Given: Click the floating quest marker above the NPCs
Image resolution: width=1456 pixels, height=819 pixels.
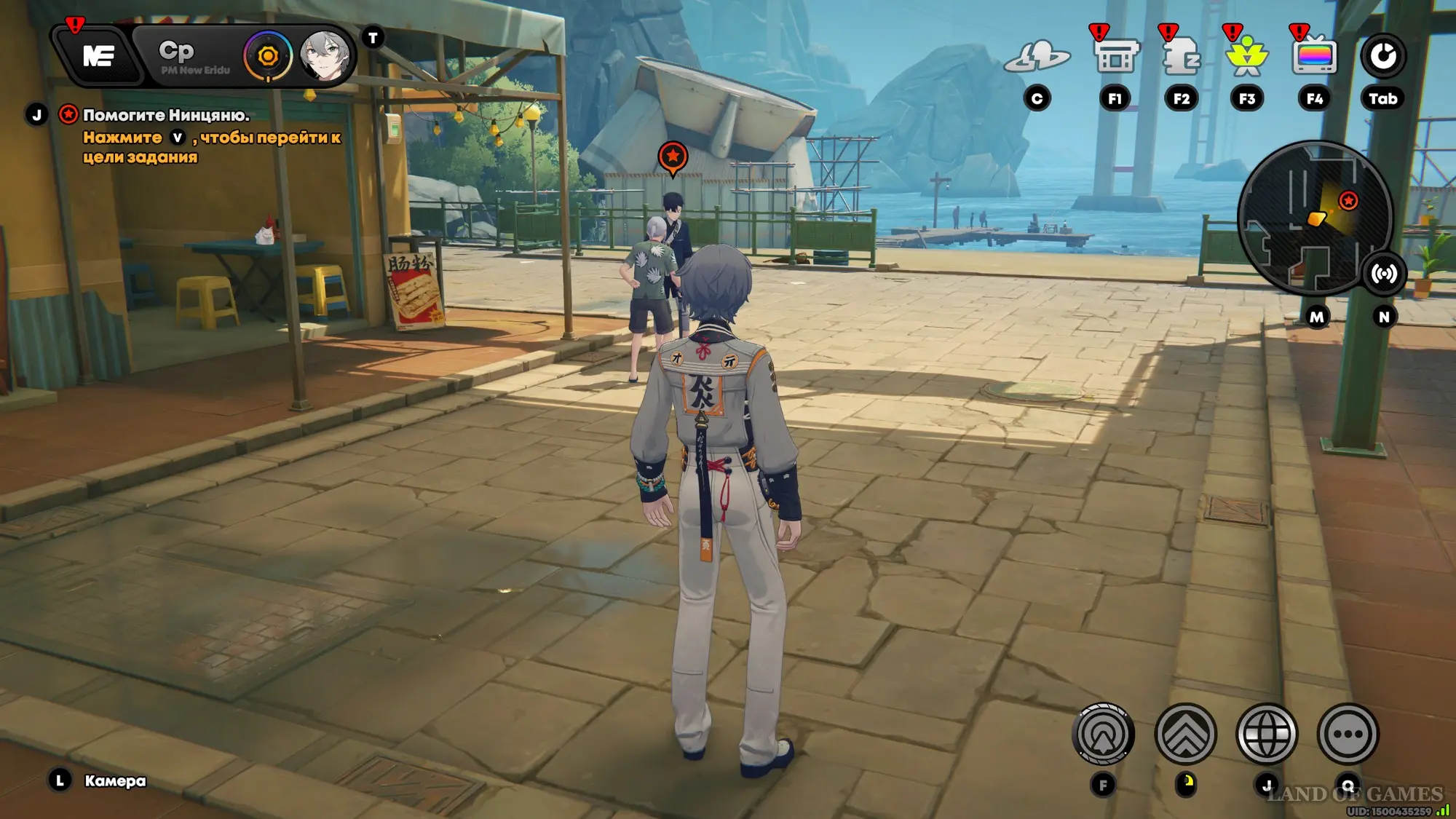Looking at the screenshot, I should 673,157.
